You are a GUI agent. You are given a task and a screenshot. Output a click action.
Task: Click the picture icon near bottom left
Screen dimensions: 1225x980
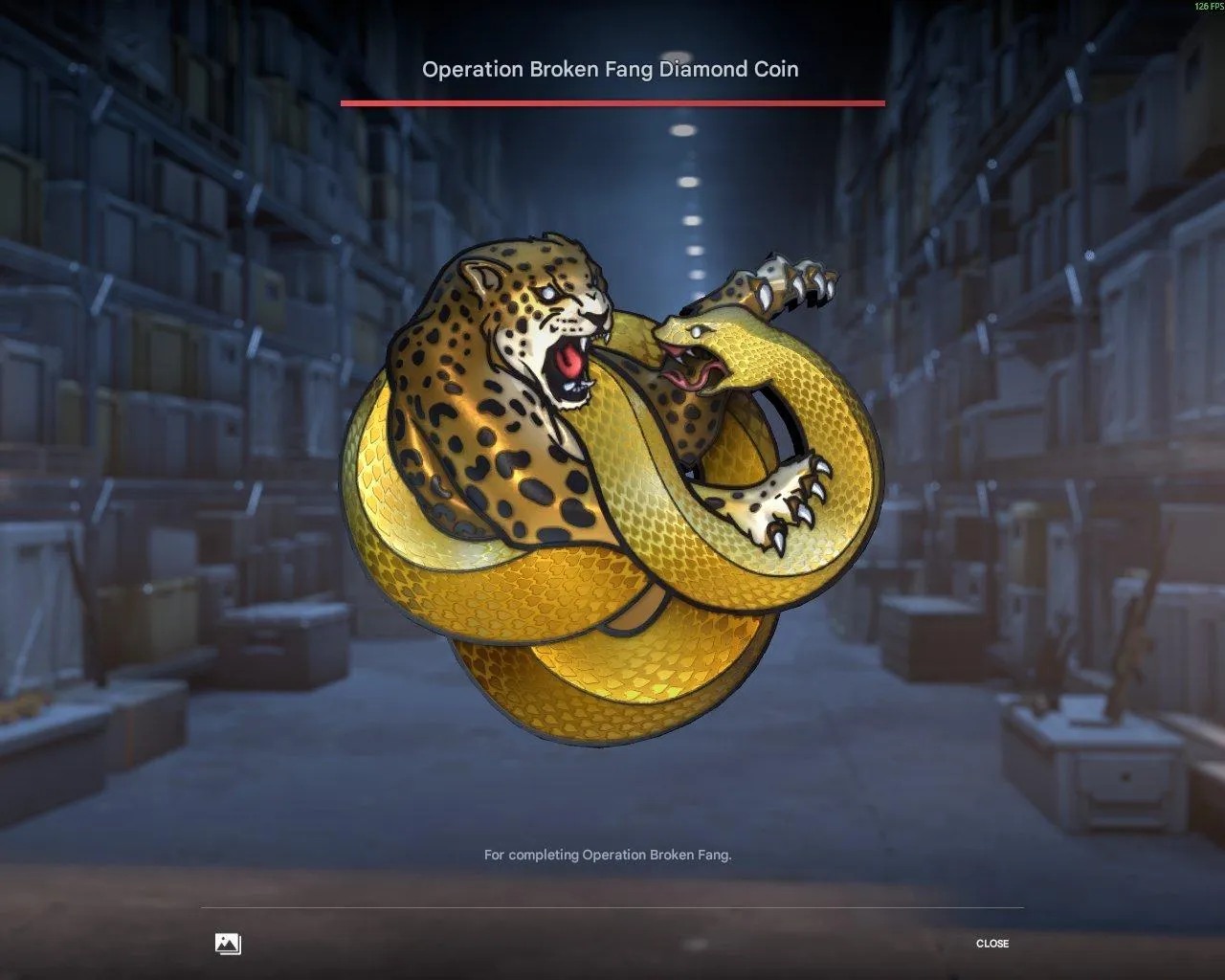click(x=227, y=943)
